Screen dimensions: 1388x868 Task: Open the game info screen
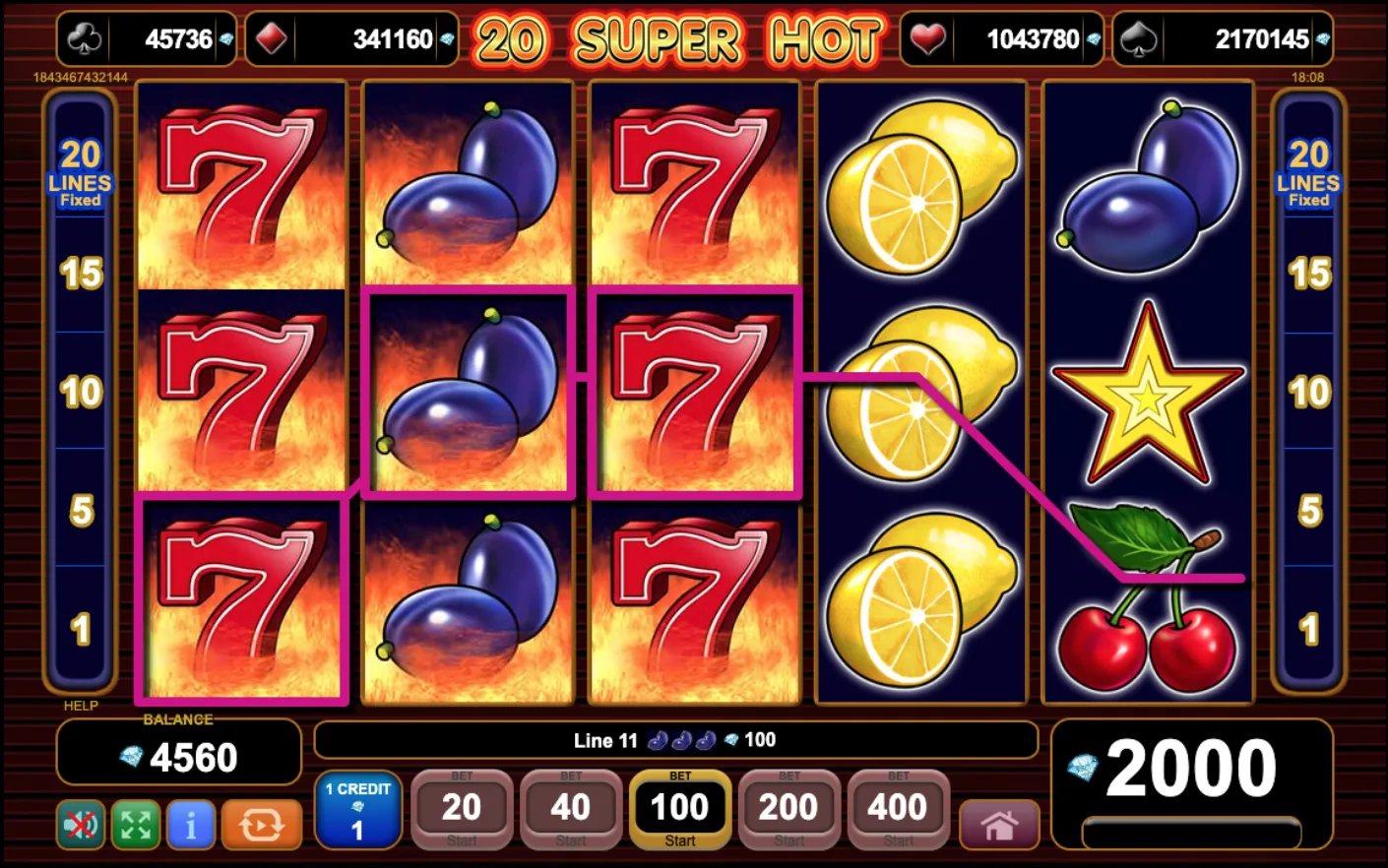pyautogui.click(x=191, y=825)
